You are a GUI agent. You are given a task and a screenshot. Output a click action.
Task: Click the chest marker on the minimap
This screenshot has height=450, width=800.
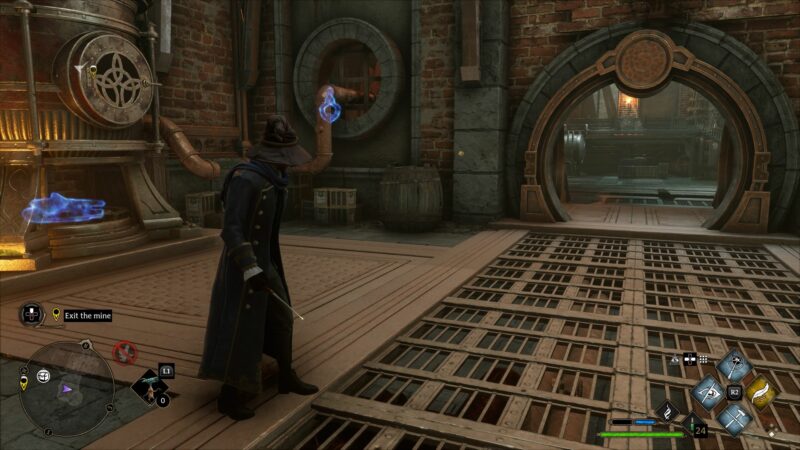pos(44,376)
